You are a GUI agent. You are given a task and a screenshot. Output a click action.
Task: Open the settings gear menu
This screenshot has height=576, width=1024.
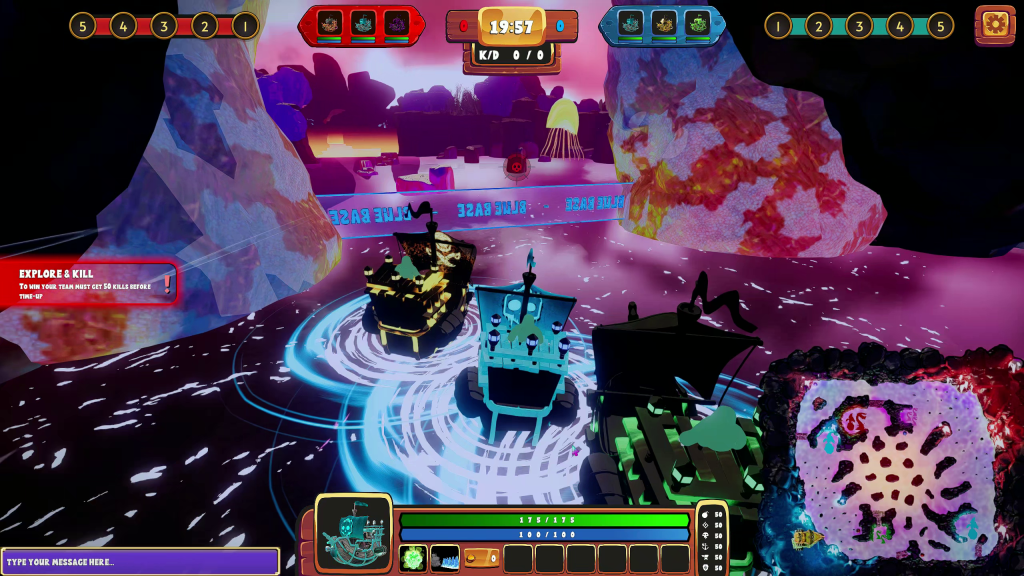coord(995,24)
